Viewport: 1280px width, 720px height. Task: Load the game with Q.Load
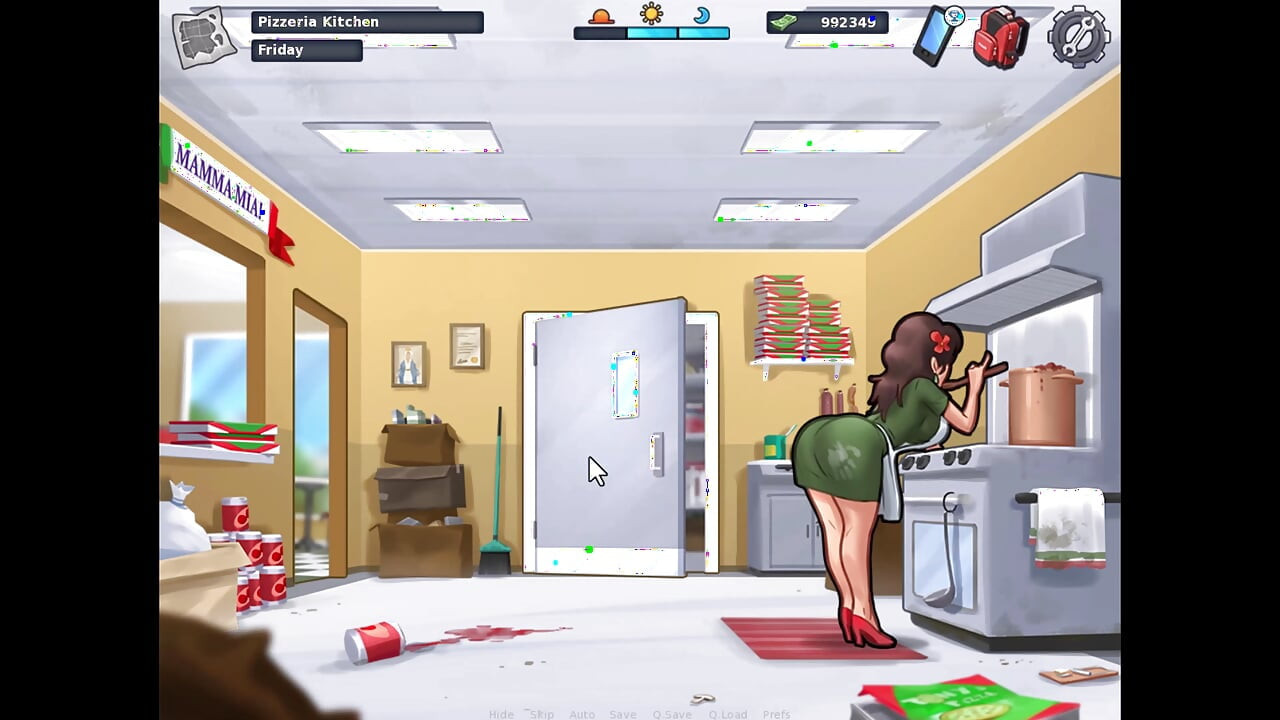click(x=729, y=714)
